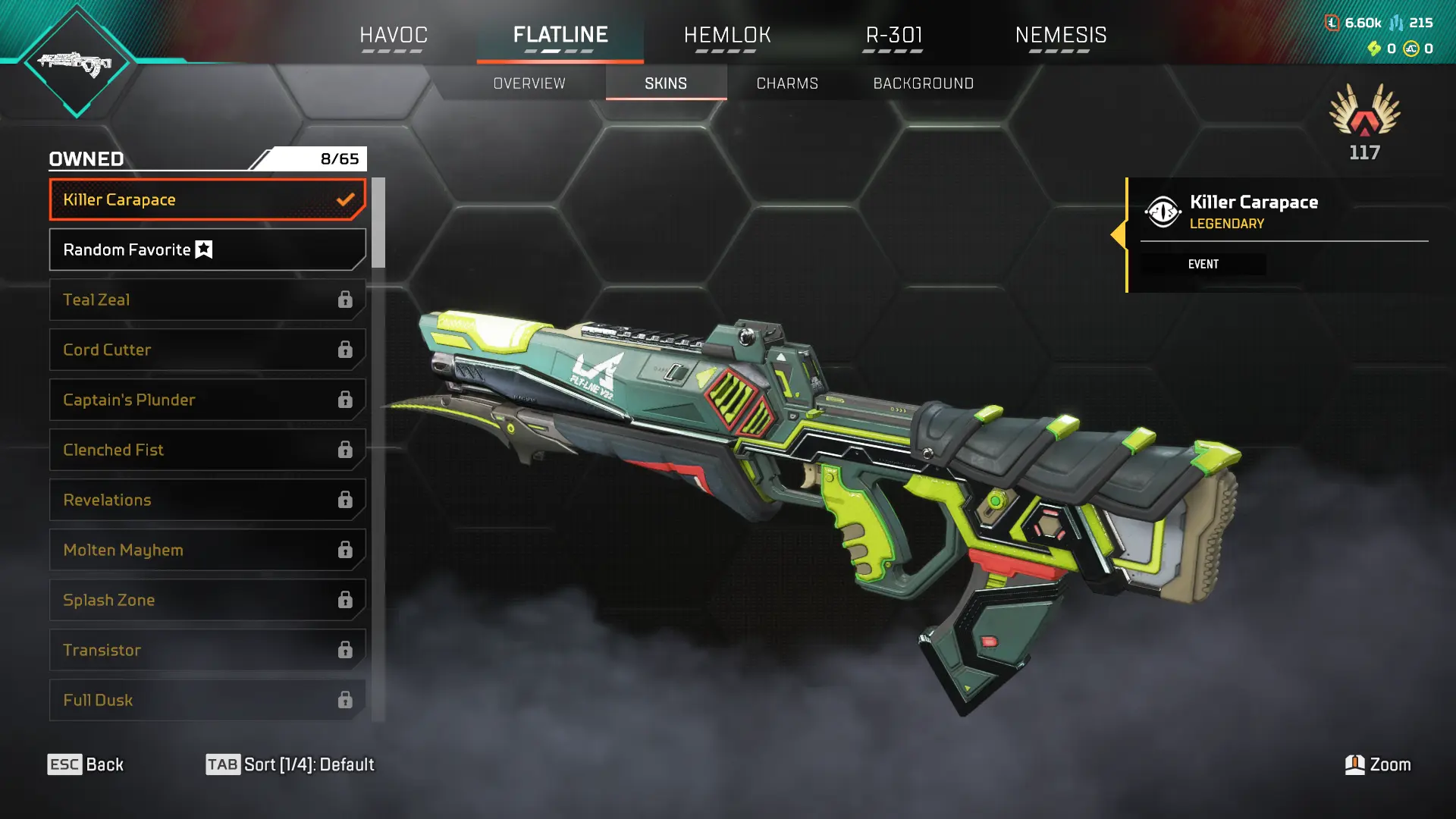Image resolution: width=1456 pixels, height=819 pixels.
Task: Choose the Random Favorite option
Action: coord(207,249)
